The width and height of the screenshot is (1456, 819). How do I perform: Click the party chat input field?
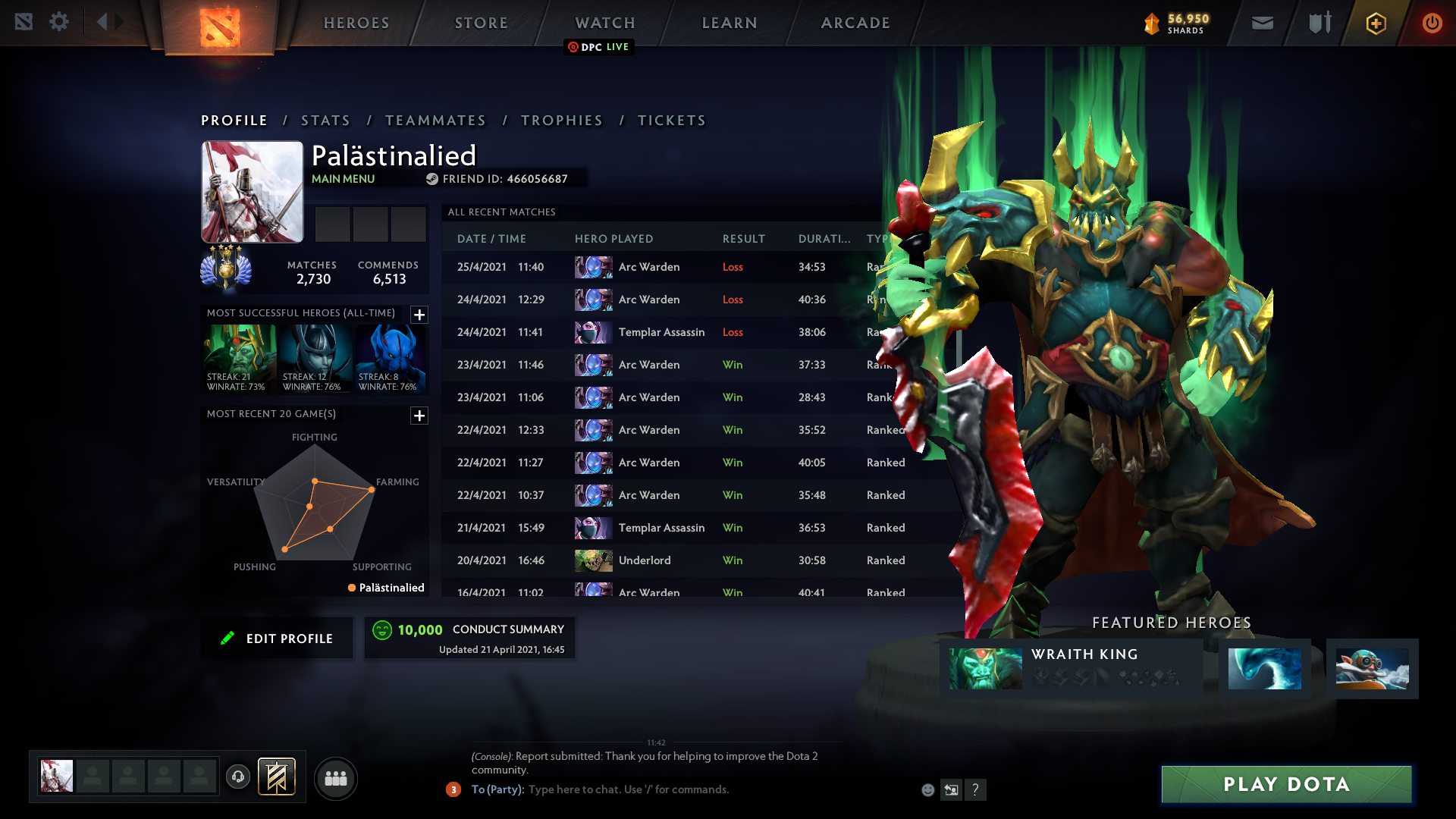pos(682,789)
